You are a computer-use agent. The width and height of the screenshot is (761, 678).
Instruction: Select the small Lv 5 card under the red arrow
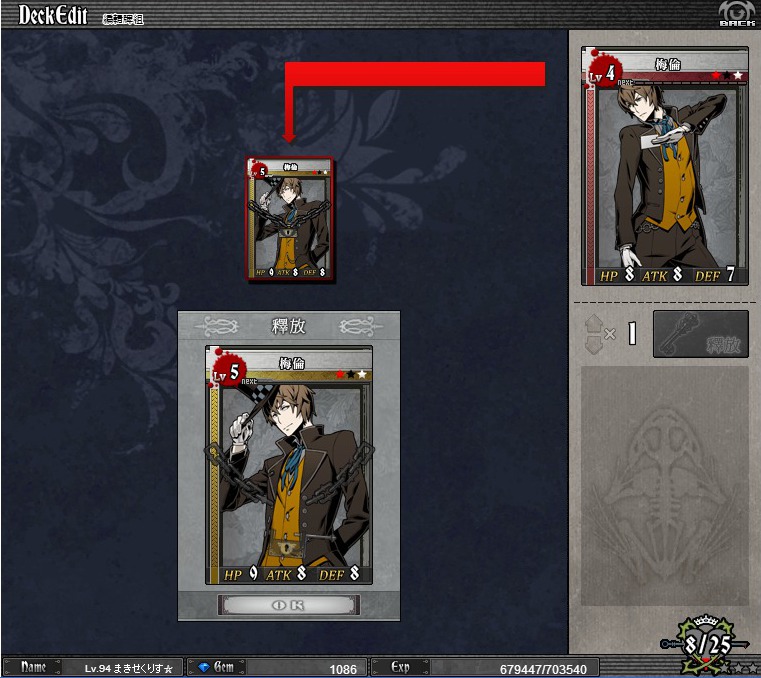[x=291, y=219]
